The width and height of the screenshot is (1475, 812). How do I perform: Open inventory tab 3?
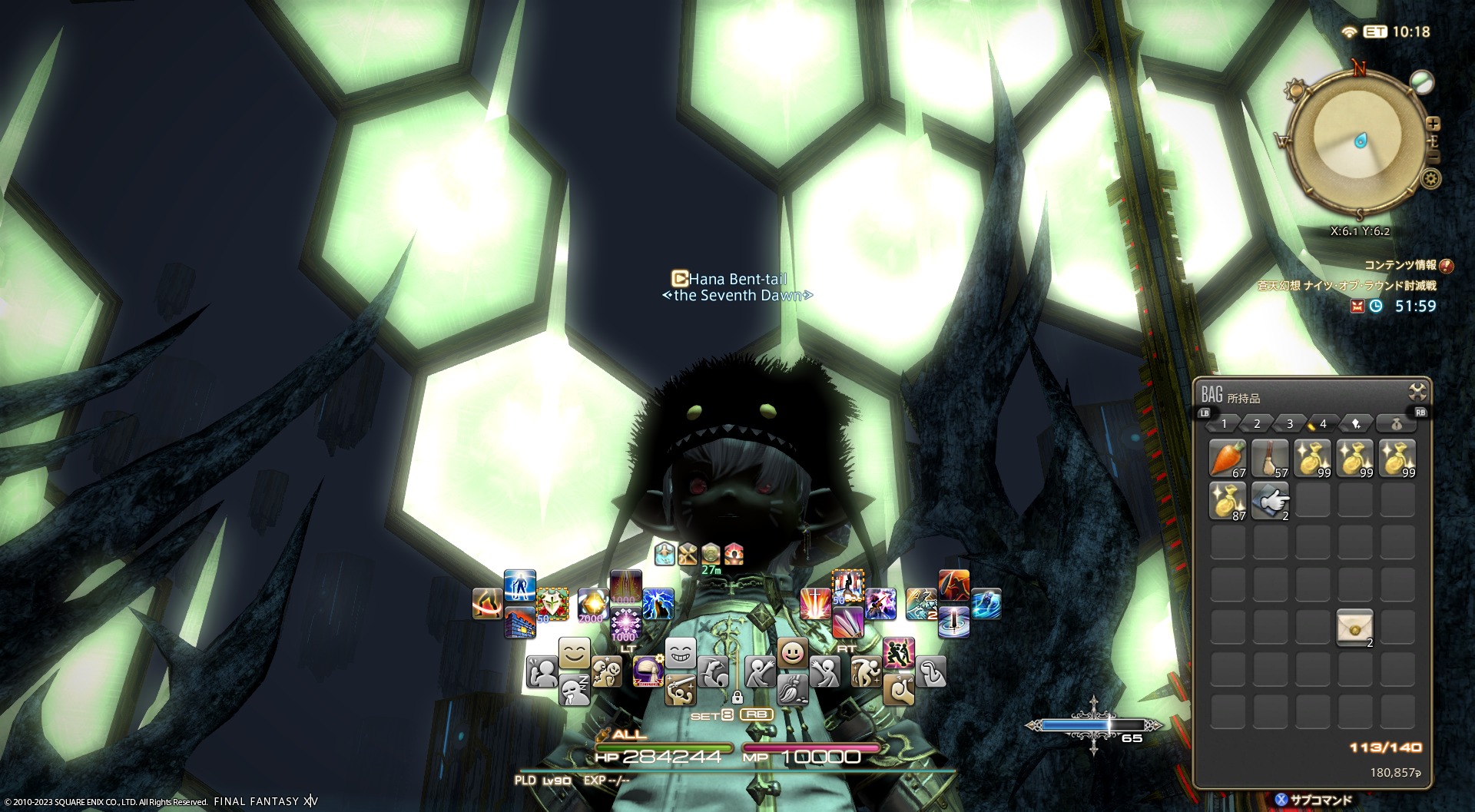tap(1290, 424)
